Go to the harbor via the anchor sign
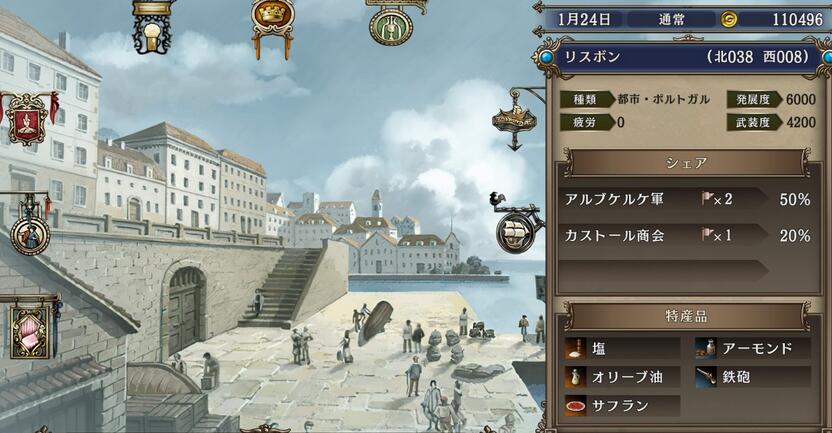832x433 pixels. point(514,120)
